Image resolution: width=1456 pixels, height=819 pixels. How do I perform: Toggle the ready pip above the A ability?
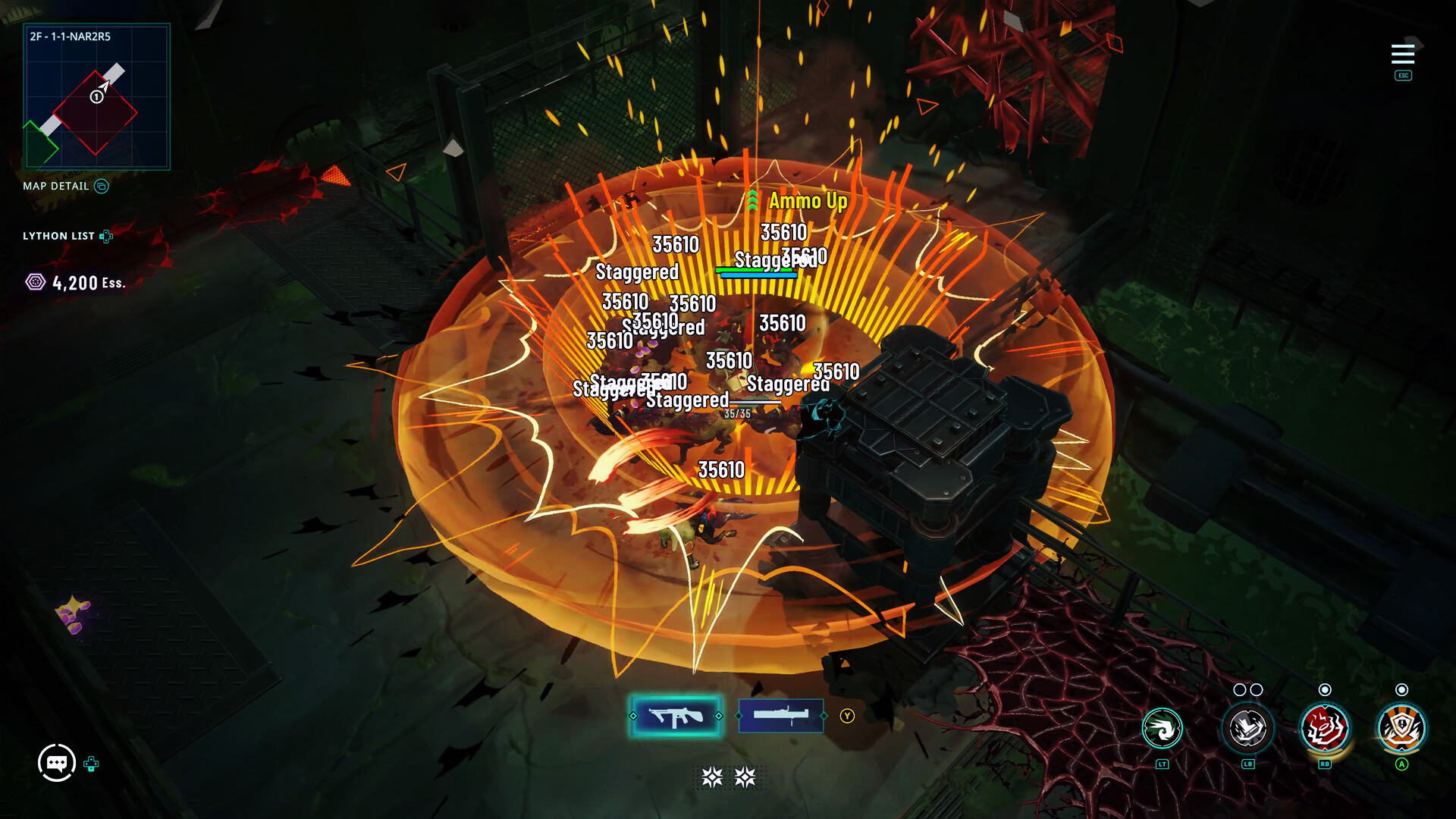coord(1402,691)
